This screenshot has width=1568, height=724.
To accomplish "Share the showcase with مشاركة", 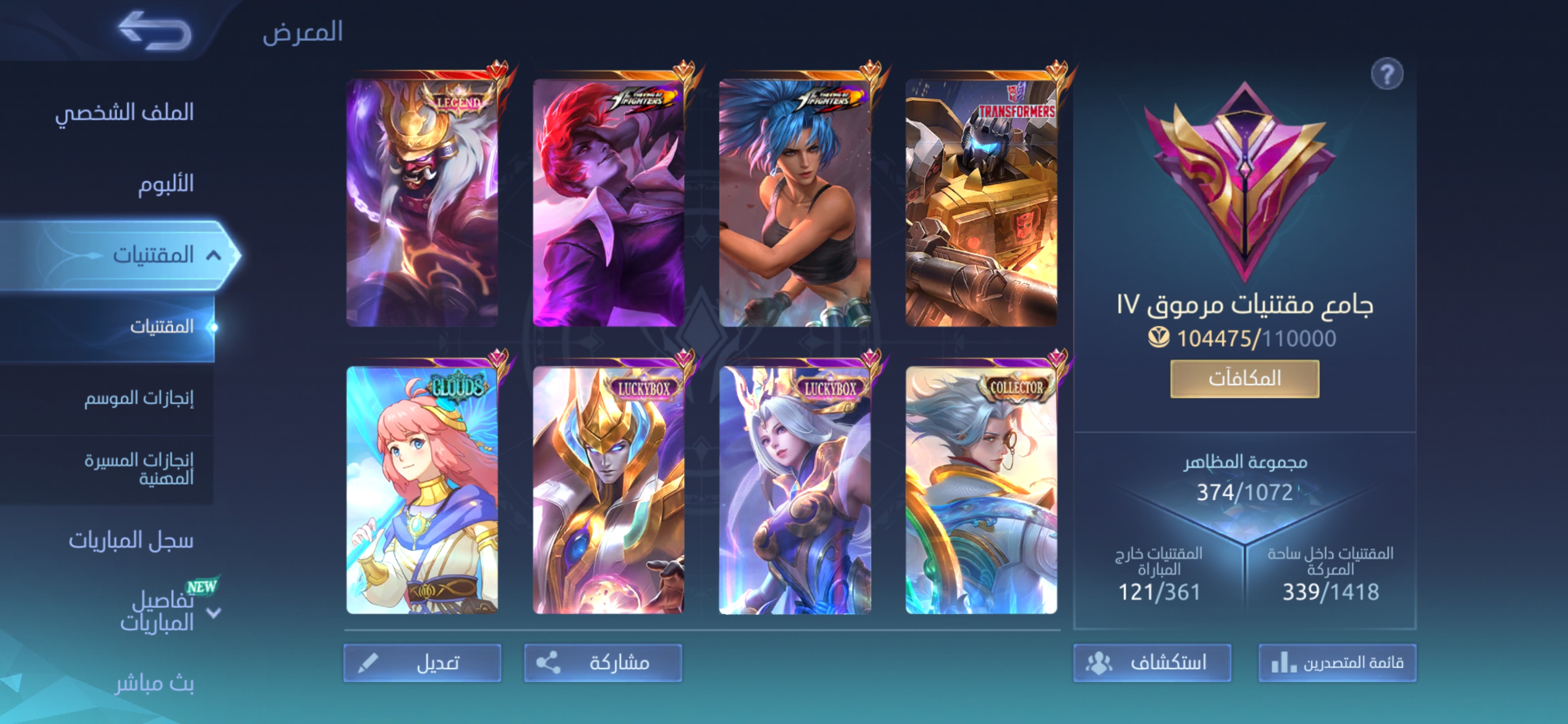I will 603,663.
